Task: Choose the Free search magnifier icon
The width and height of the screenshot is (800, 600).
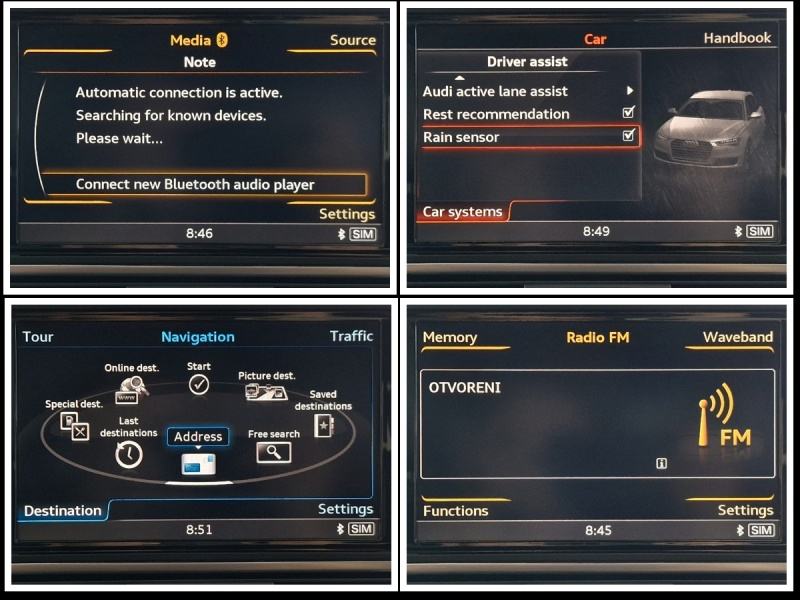Action: click(273, 452)
